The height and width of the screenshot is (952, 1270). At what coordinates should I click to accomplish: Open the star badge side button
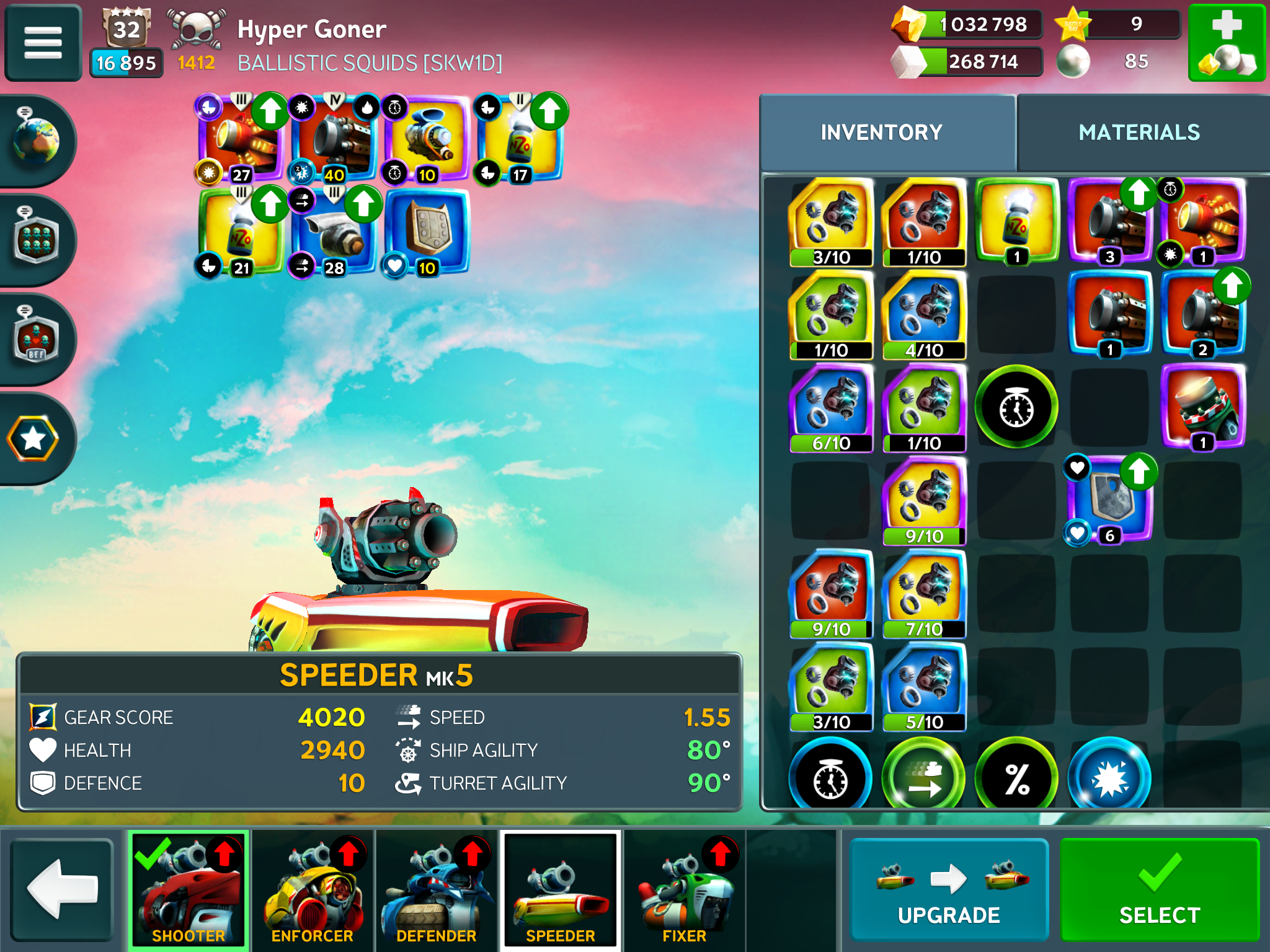[33, 439]
